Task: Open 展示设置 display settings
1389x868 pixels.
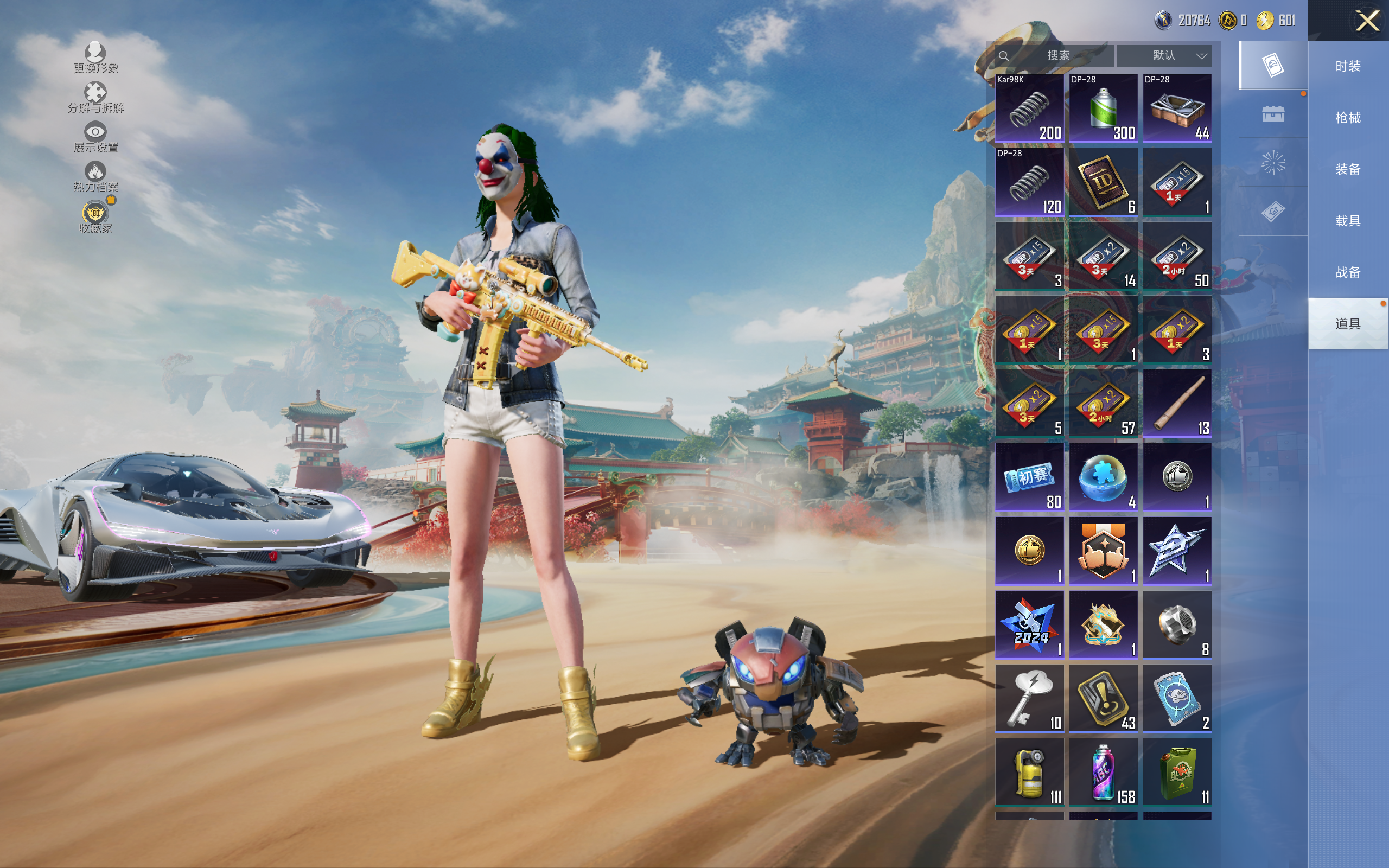Action: (x=95, y=137)
